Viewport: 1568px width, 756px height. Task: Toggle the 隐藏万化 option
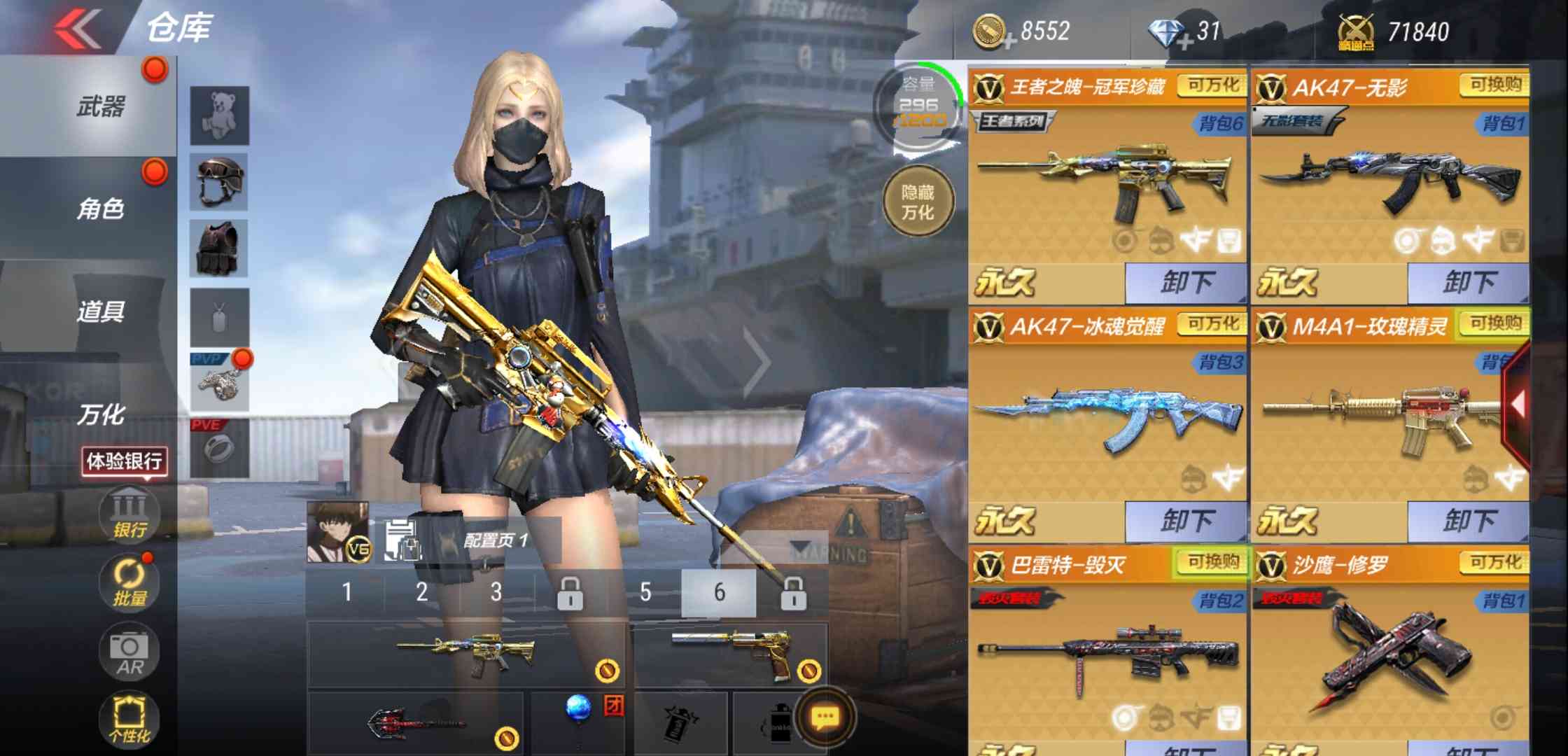pyautogui.click(x=918, y=202)
